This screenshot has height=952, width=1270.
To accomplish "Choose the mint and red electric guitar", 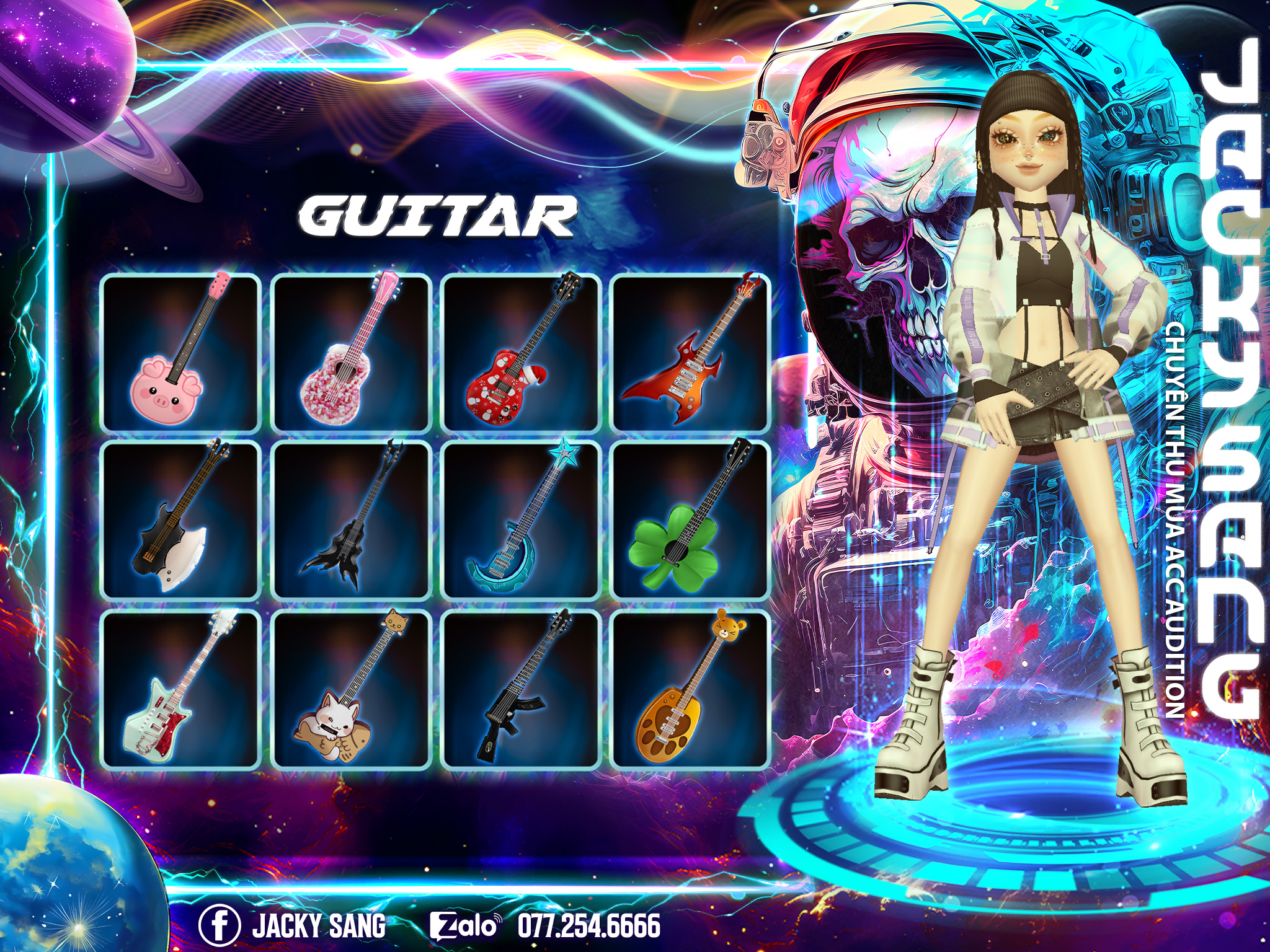I will pyautogui.click(x=180, y=689).
